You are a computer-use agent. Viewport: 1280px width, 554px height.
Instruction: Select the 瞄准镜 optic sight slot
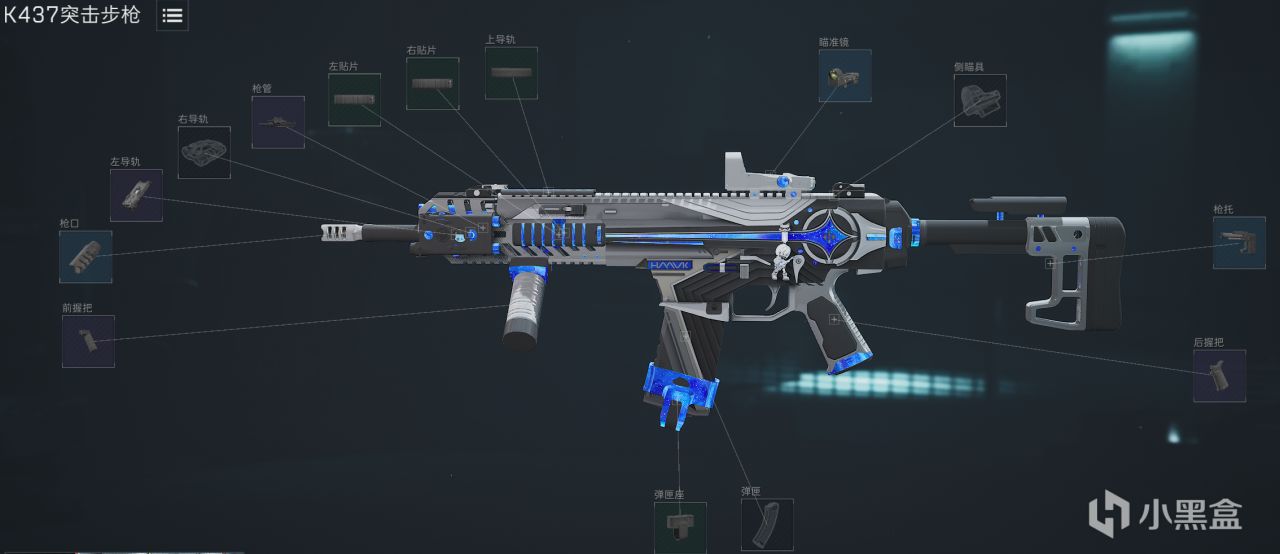pyautogui.click(x=845, y=76)
